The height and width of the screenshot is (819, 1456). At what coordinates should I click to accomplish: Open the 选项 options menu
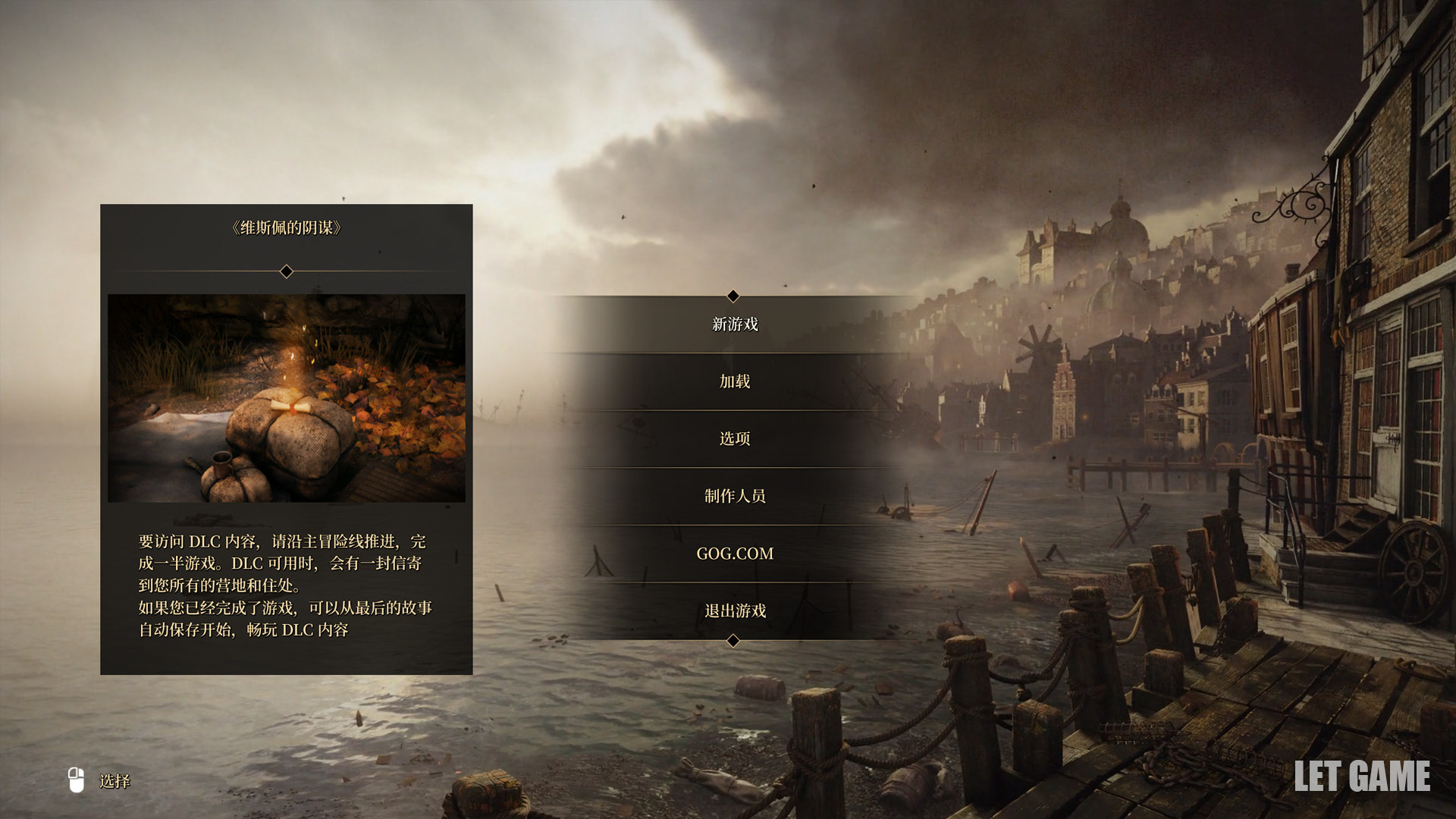click(735, 439)
